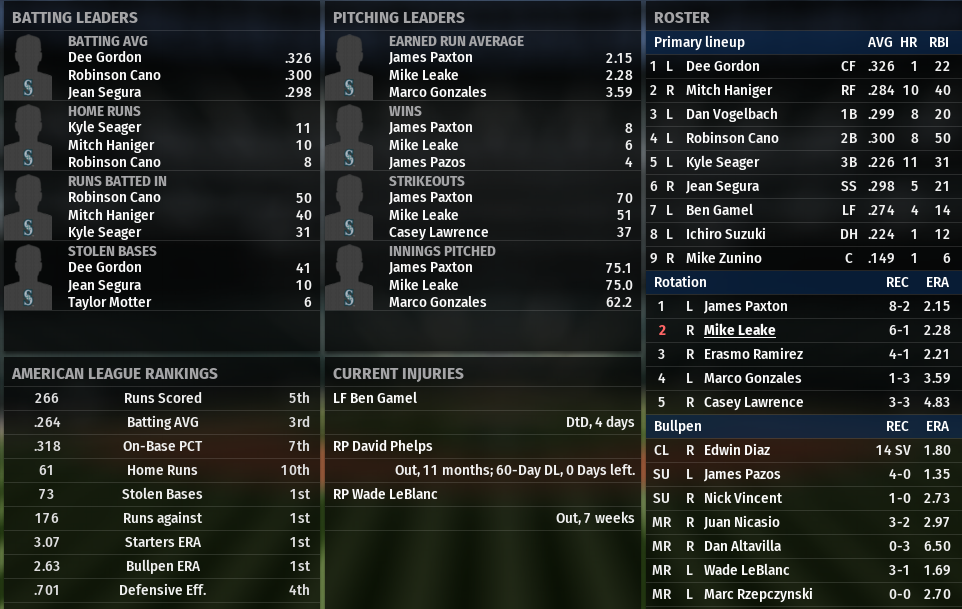Open Erasmo Ramirez from the rotation
The height and width of the screenshot is (609, 962).
click(752, 354)
